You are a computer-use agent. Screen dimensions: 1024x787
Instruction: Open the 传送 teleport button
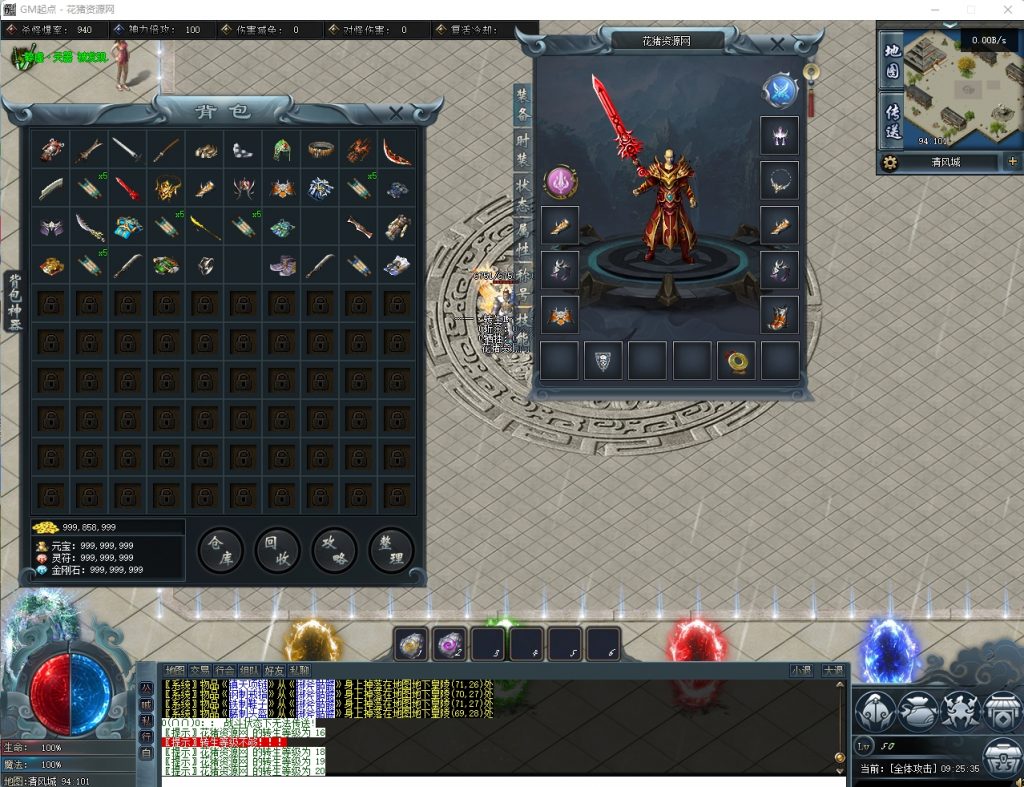[x=893, y=119]
